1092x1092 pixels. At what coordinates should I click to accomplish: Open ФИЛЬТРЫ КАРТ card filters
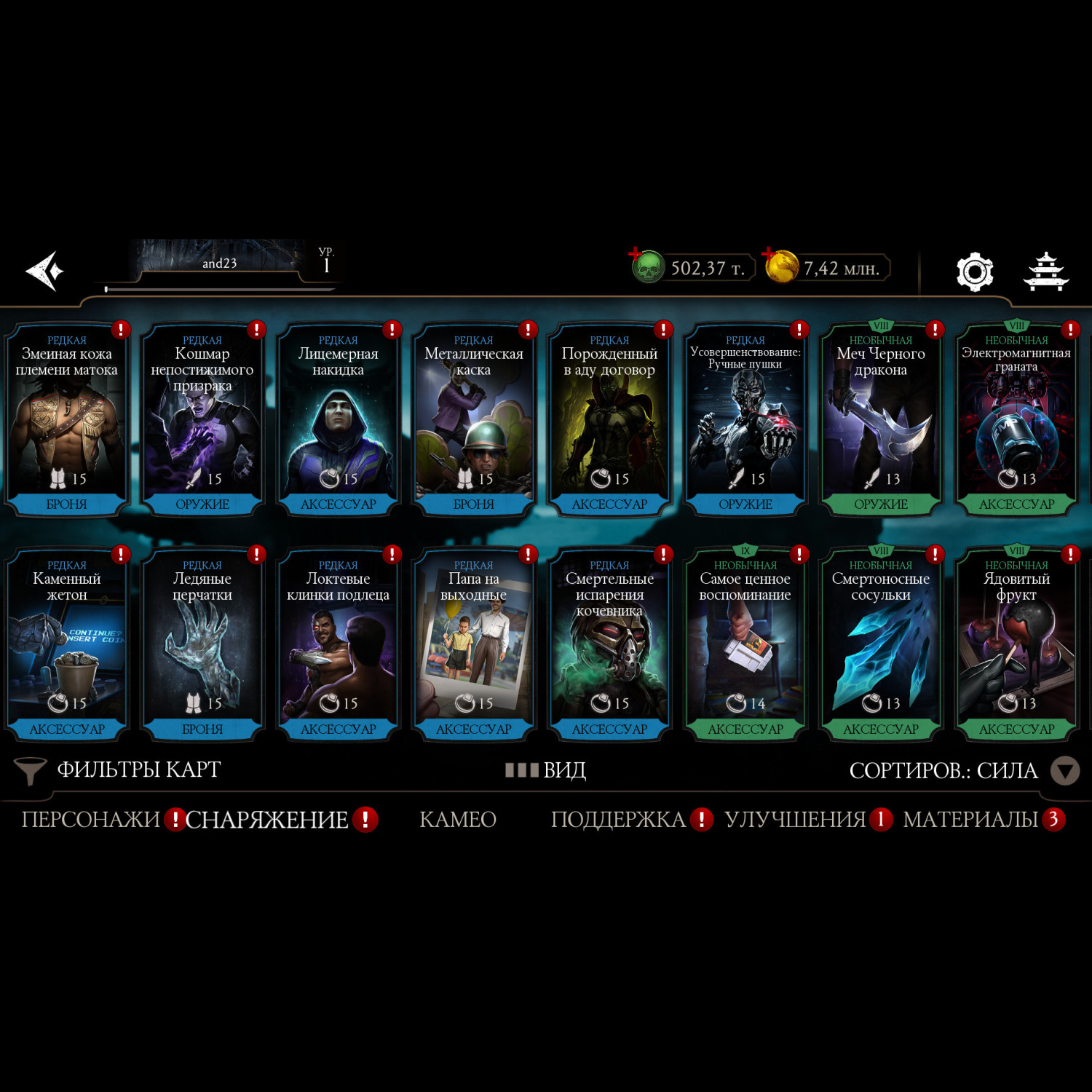click(x=118, y=770)
